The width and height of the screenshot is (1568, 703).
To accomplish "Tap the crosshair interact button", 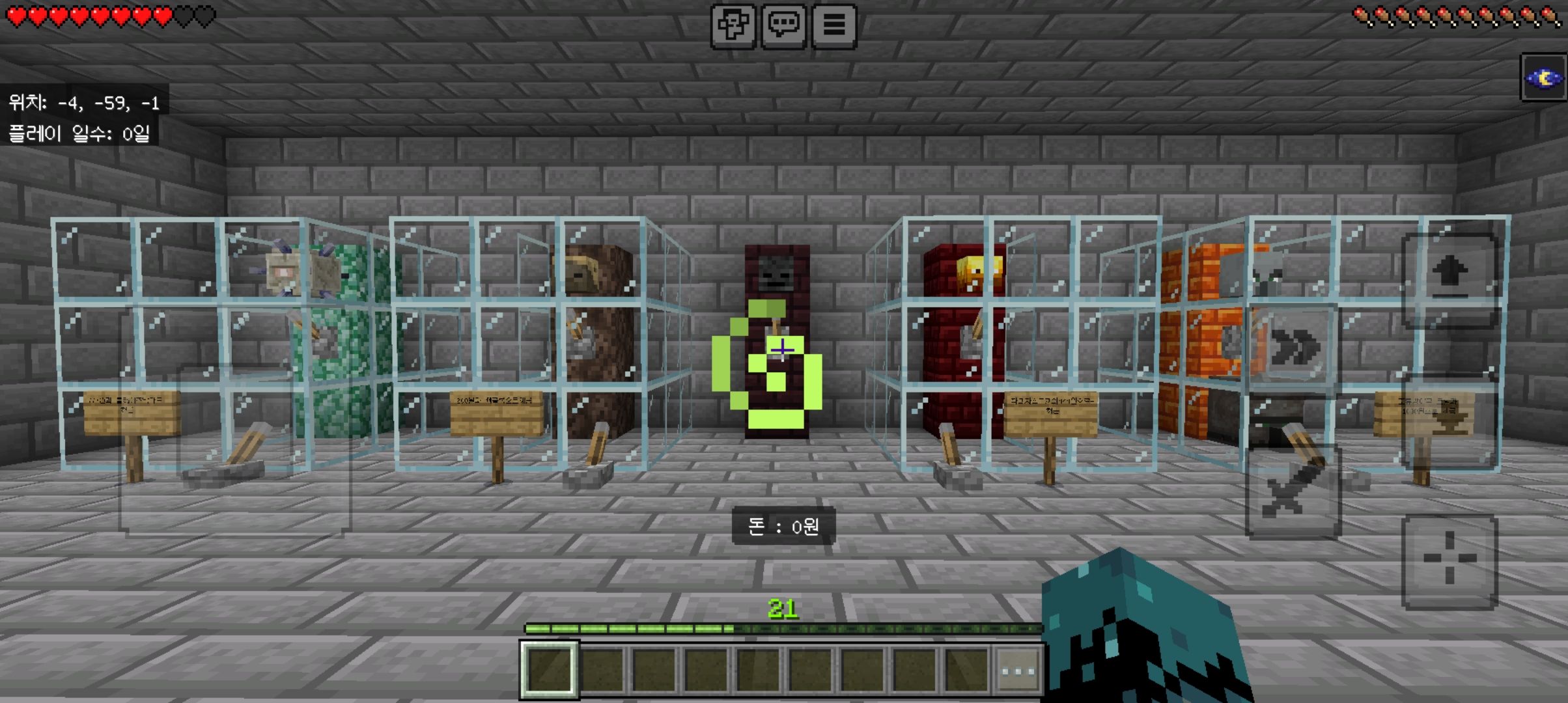I will click(x=1449, y=560).
